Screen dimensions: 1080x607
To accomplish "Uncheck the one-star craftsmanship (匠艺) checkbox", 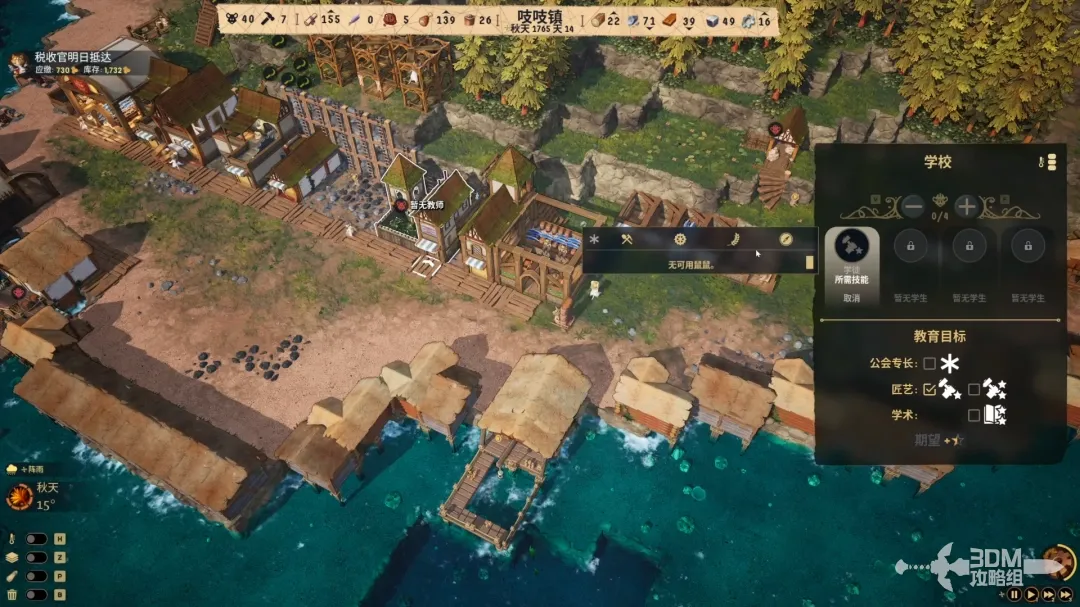I will [930, 389].
